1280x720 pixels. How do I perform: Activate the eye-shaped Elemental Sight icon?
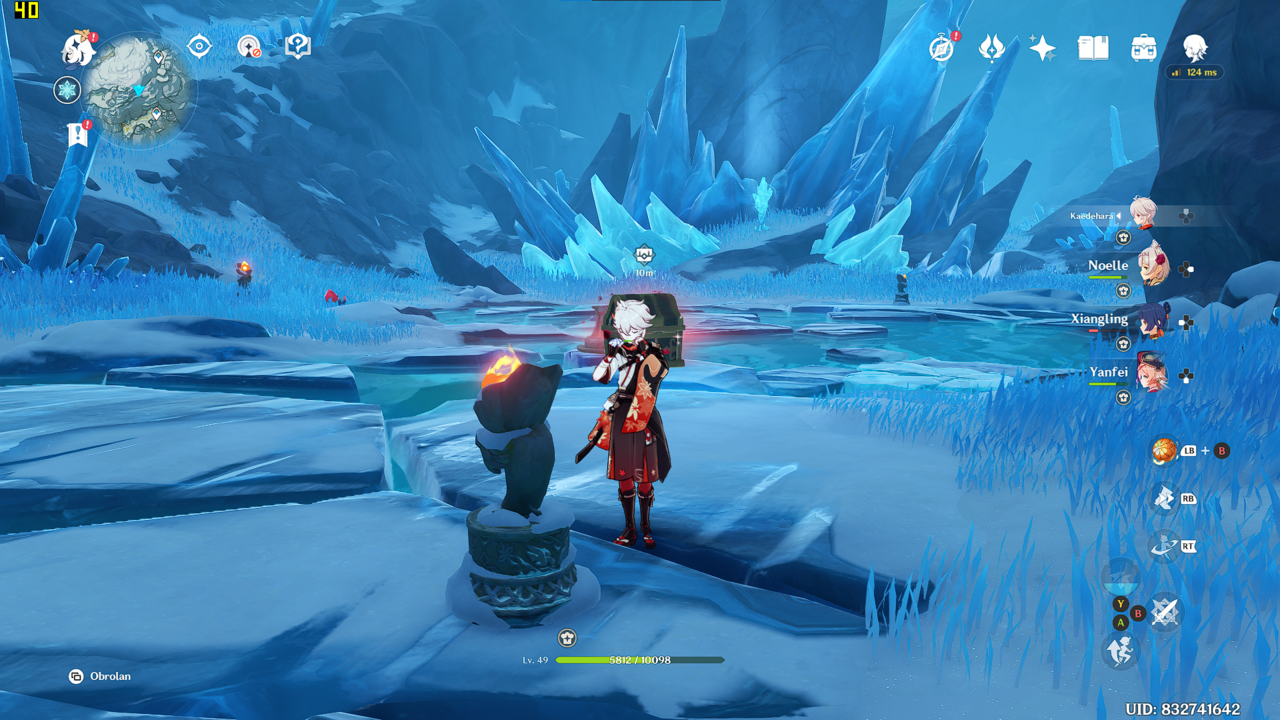click(199, 46)
